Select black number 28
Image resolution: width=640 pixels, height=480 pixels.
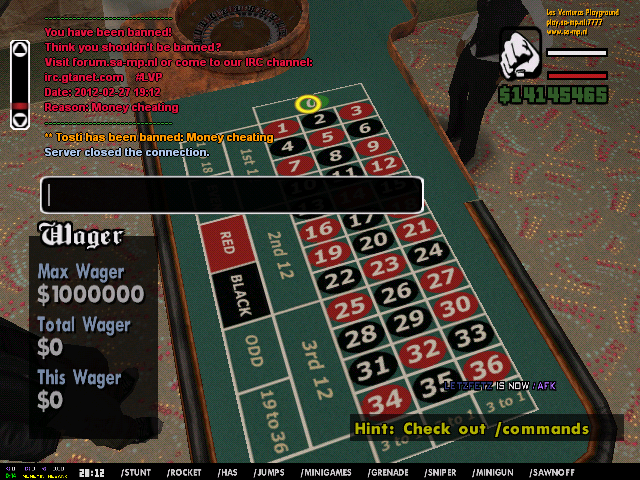[362, 335]
